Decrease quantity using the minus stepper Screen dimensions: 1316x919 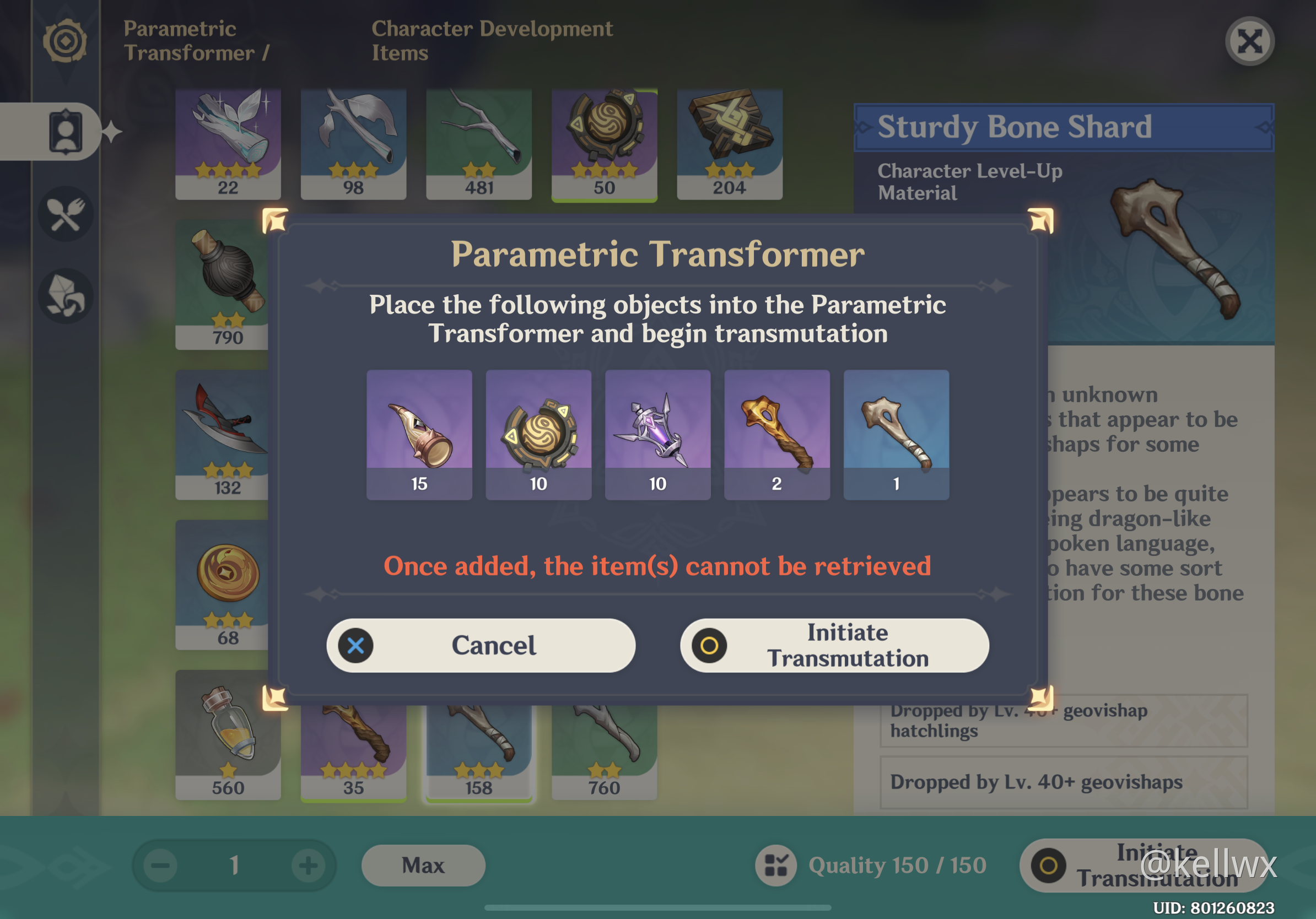[x=160, y=866]
